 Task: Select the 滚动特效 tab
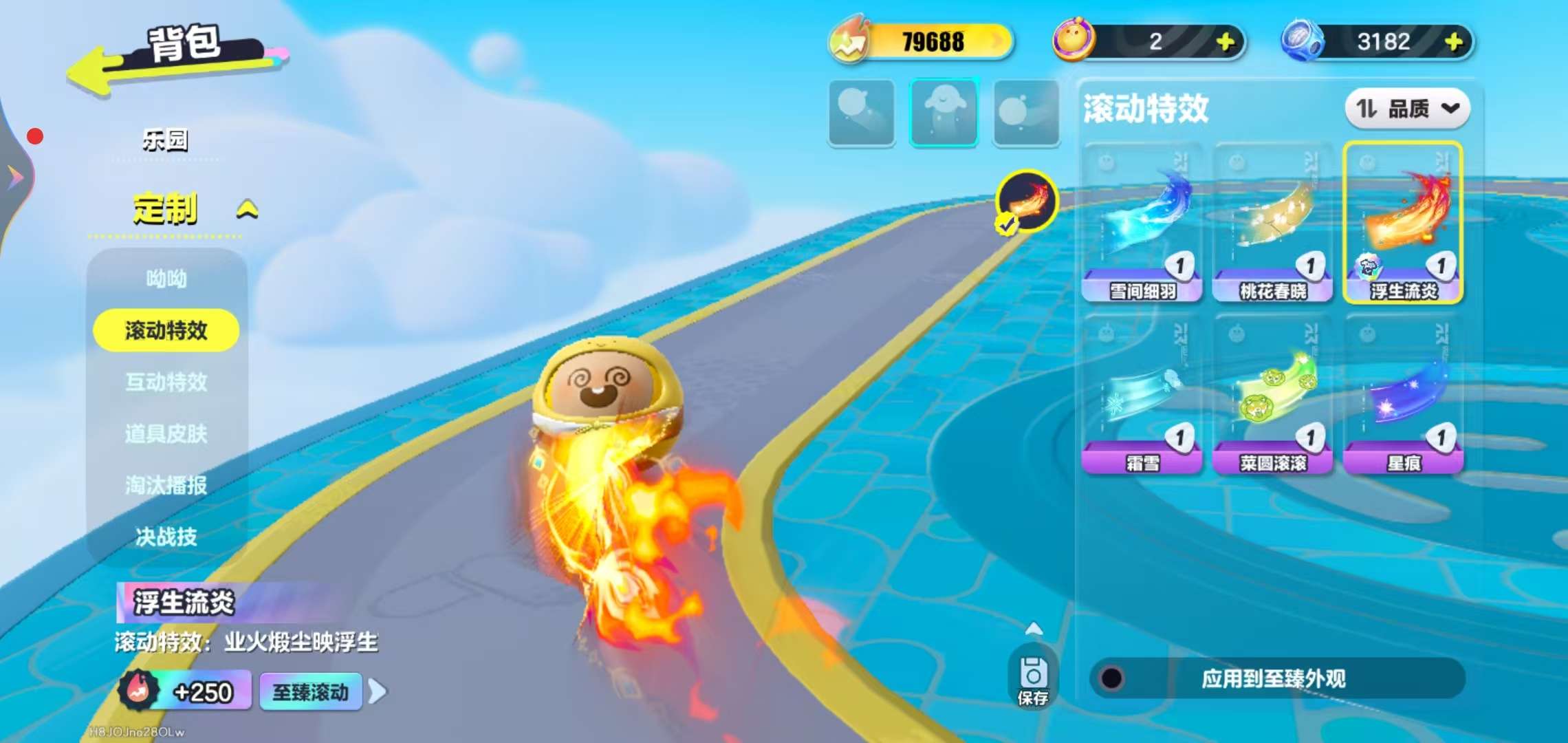tap(166, 330)
